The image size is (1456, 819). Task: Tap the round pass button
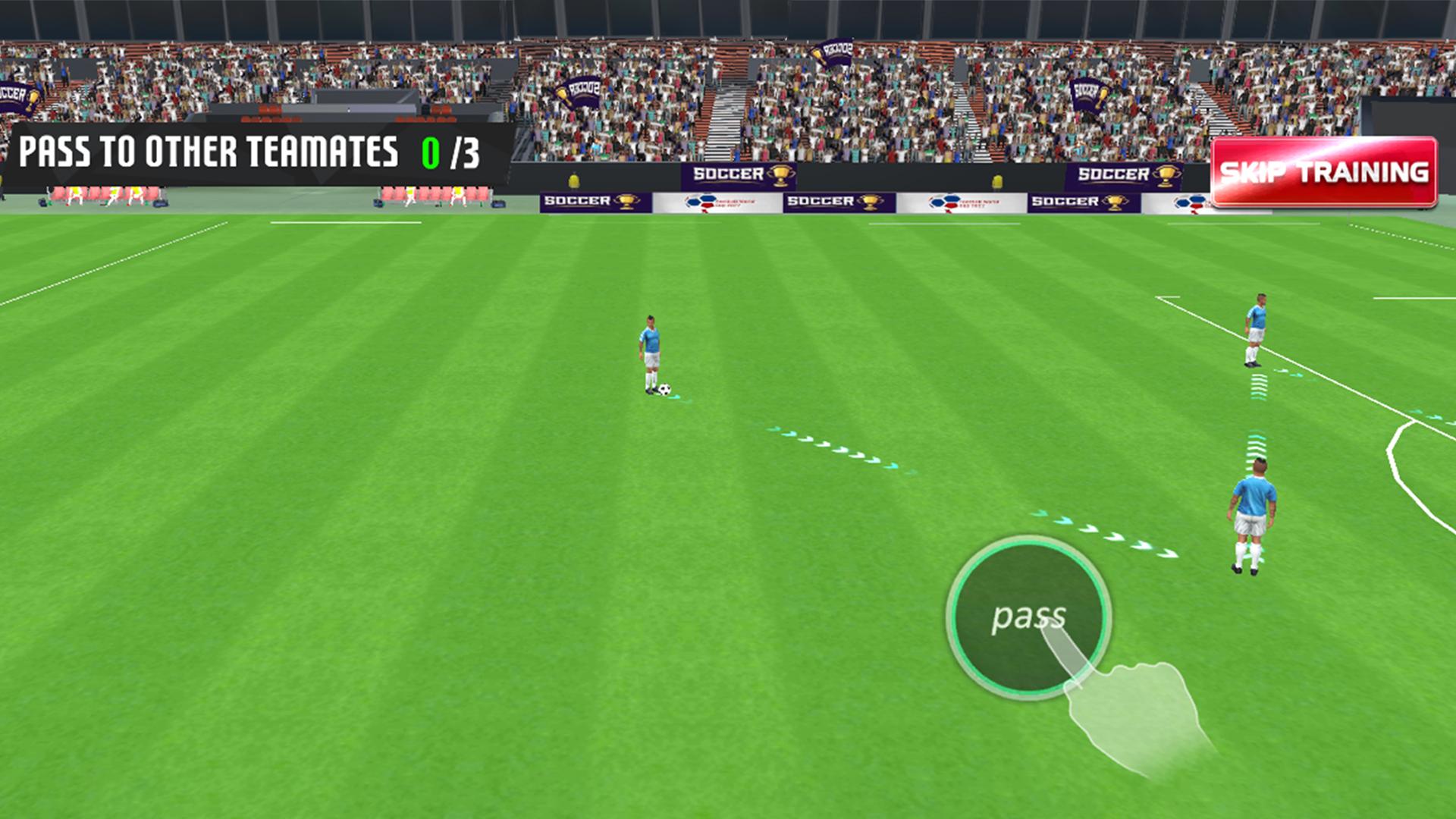point(1028,617)
